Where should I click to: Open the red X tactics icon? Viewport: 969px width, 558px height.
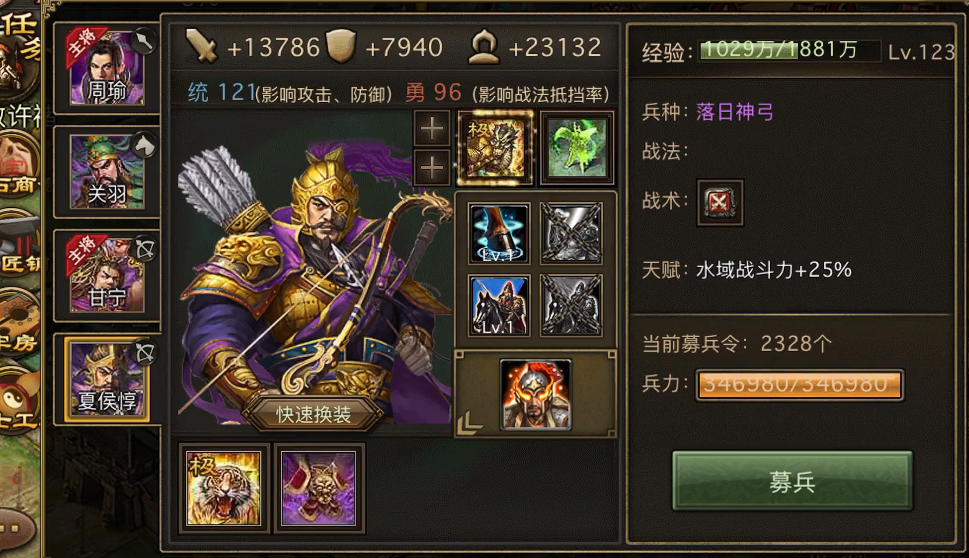[720, 202]
